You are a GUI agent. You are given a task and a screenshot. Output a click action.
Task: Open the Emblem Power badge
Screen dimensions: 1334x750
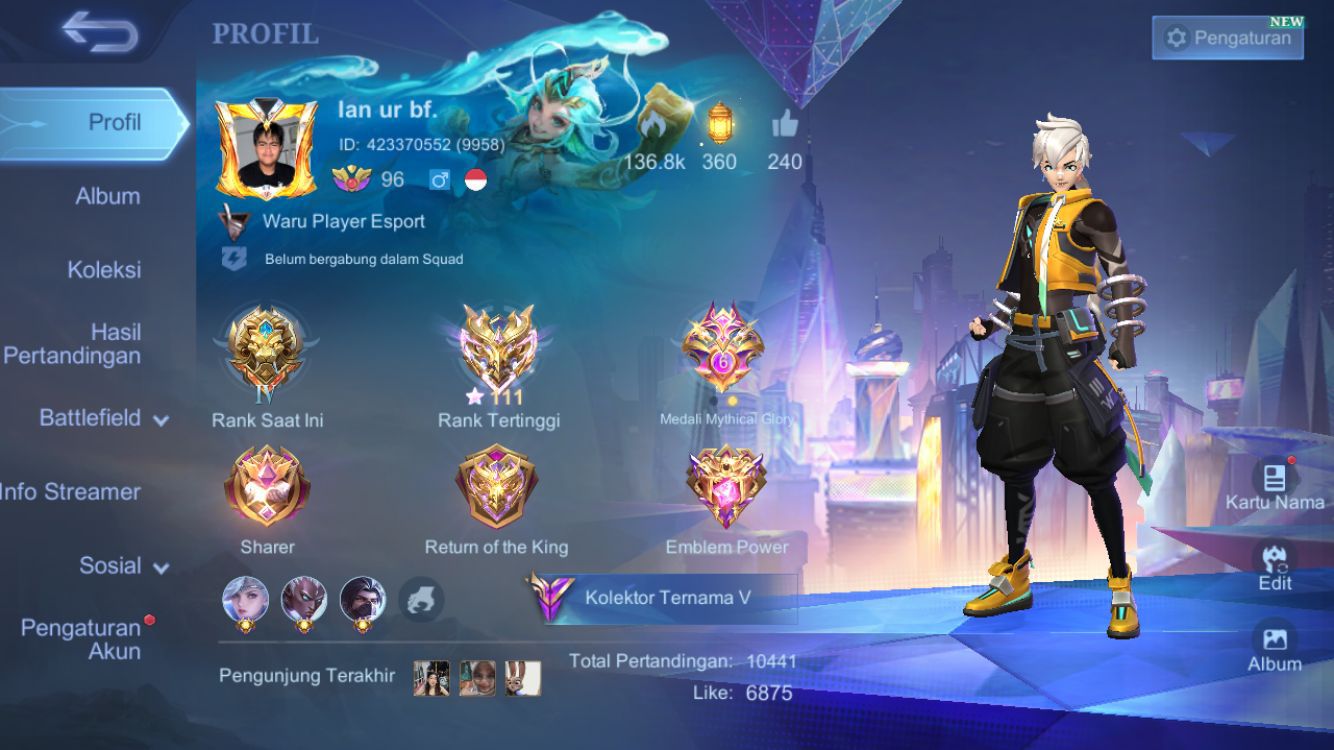tap(726, 488)
